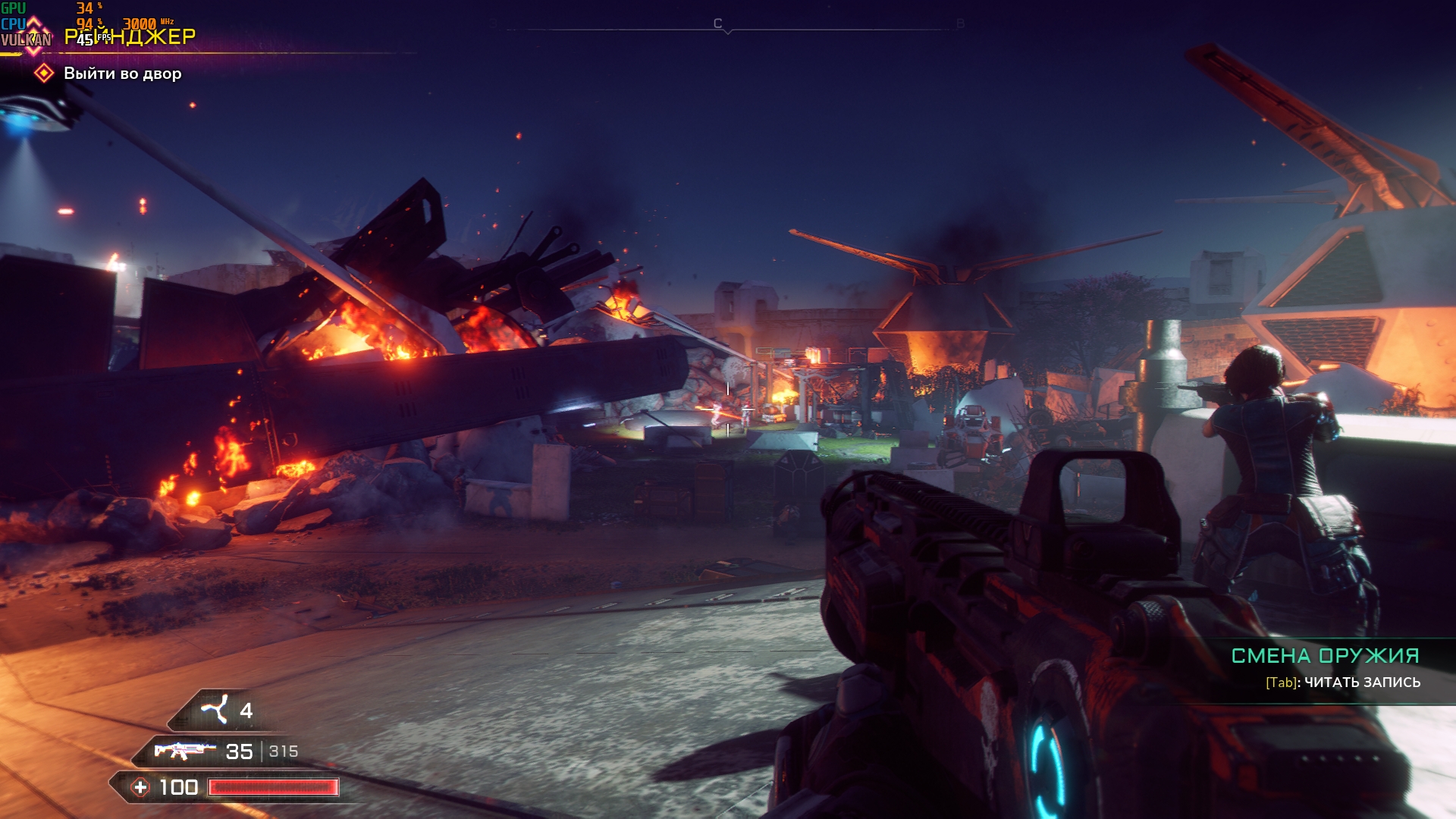Screen dimensions: 1456x819
Task: Select the assault rifle weapon icon
Action: coord(180,751)
